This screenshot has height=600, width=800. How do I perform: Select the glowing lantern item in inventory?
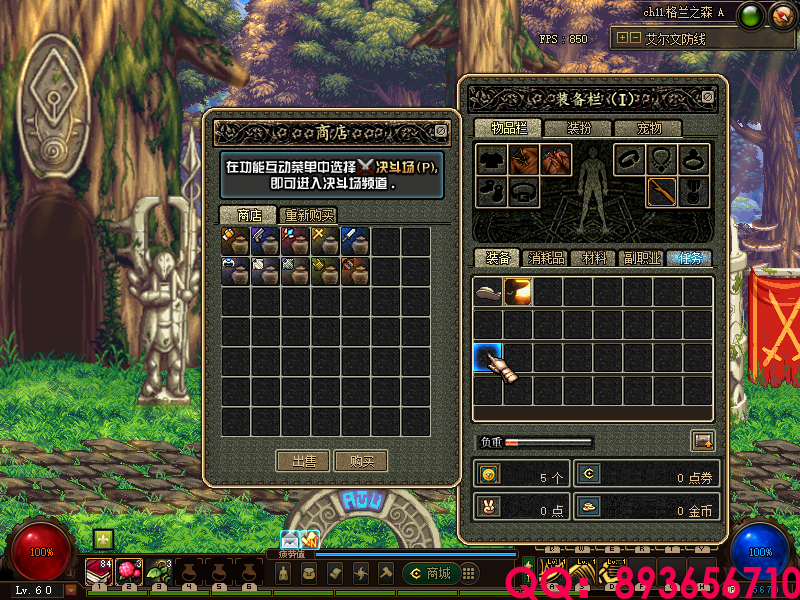coord(518,292)
